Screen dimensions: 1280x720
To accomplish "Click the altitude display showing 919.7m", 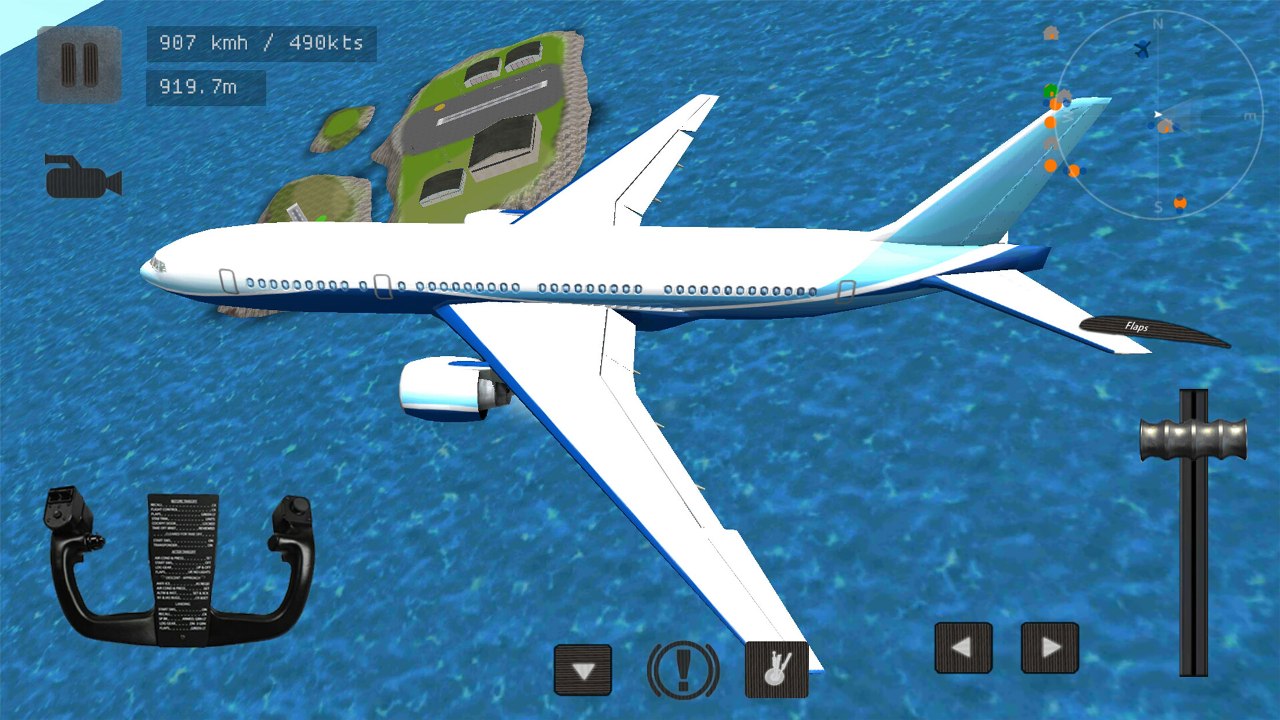I will click(203, 88).
